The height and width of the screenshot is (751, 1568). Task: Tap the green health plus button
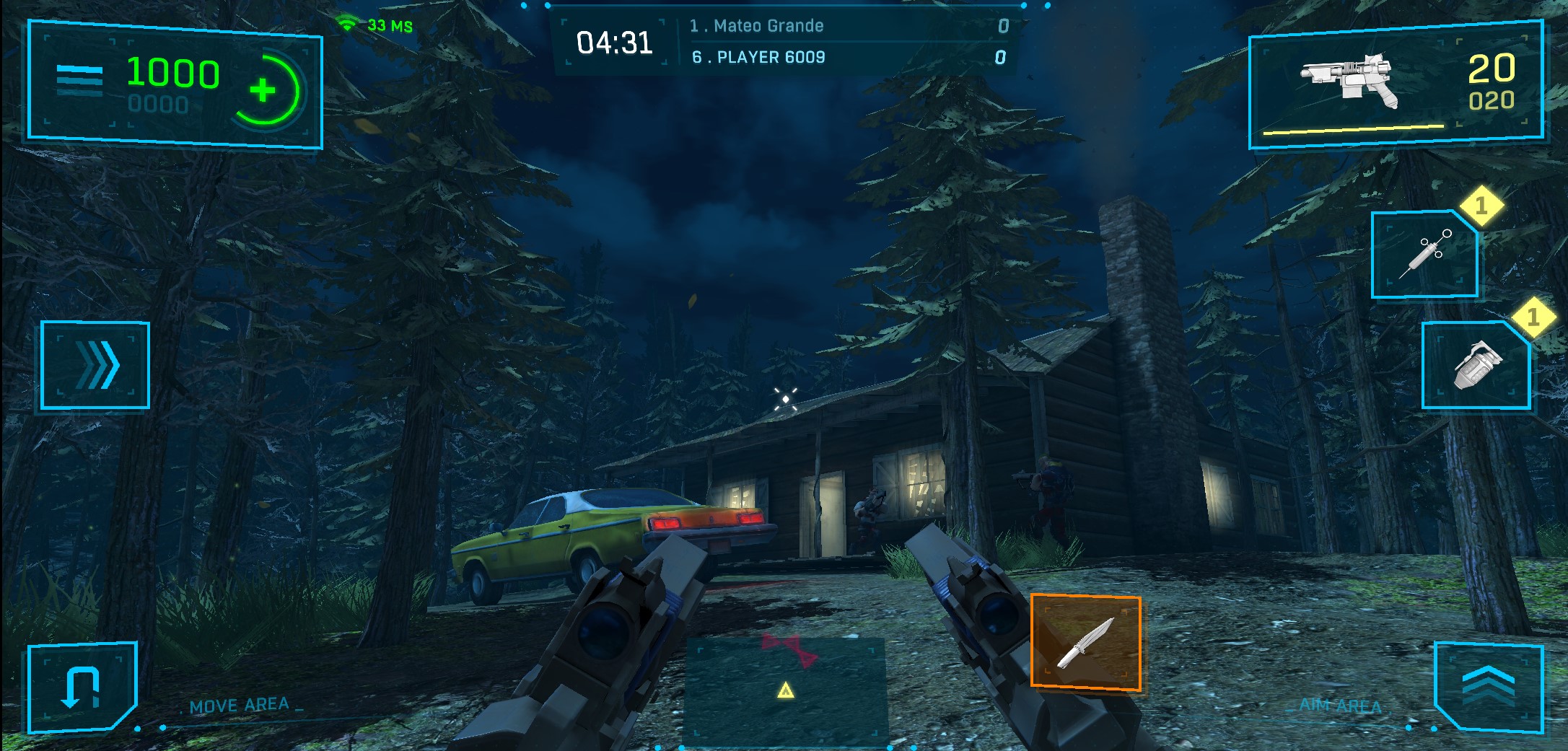[x=264, y=90]
